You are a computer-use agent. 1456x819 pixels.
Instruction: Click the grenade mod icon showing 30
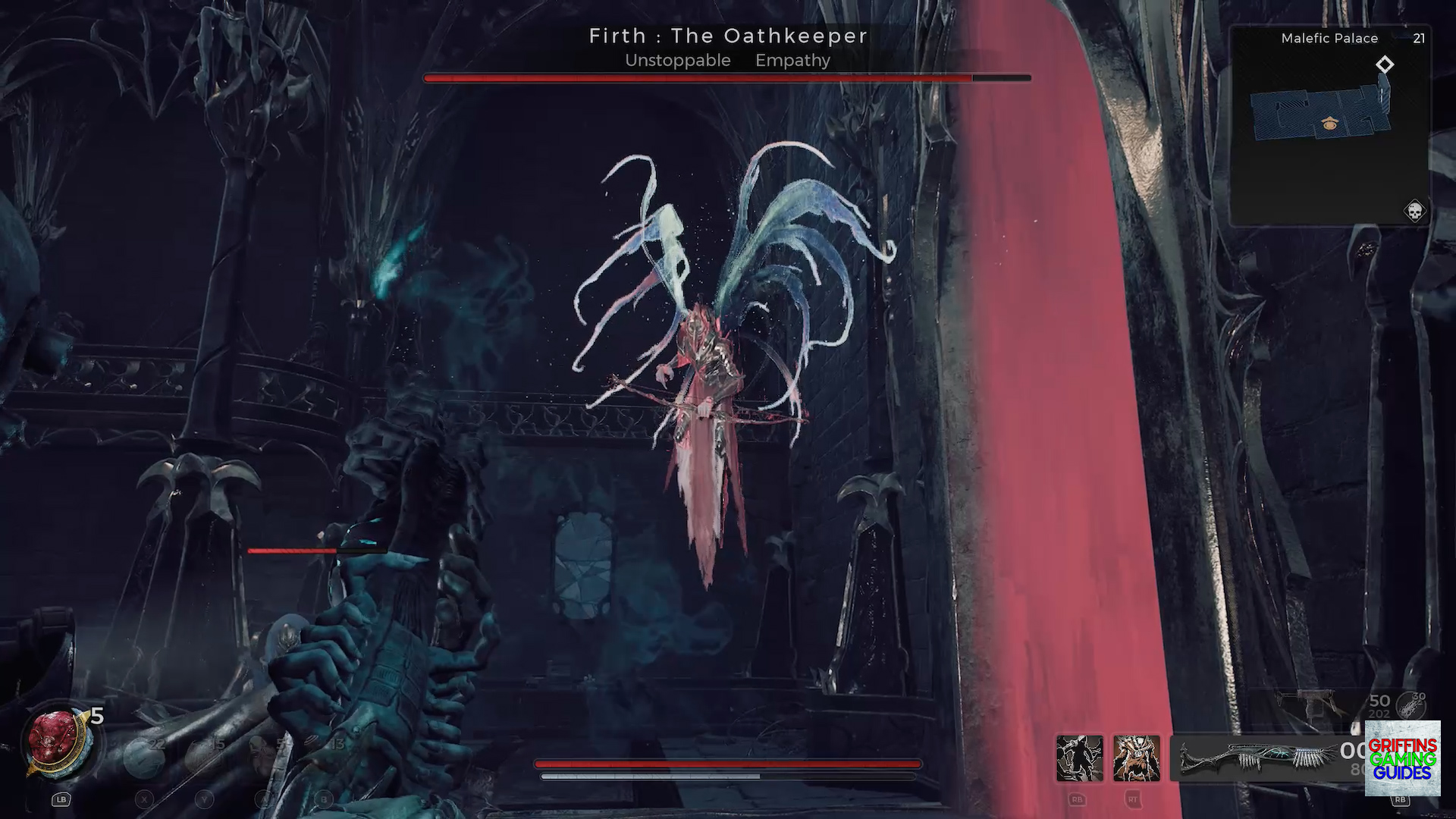point(1412,707)
